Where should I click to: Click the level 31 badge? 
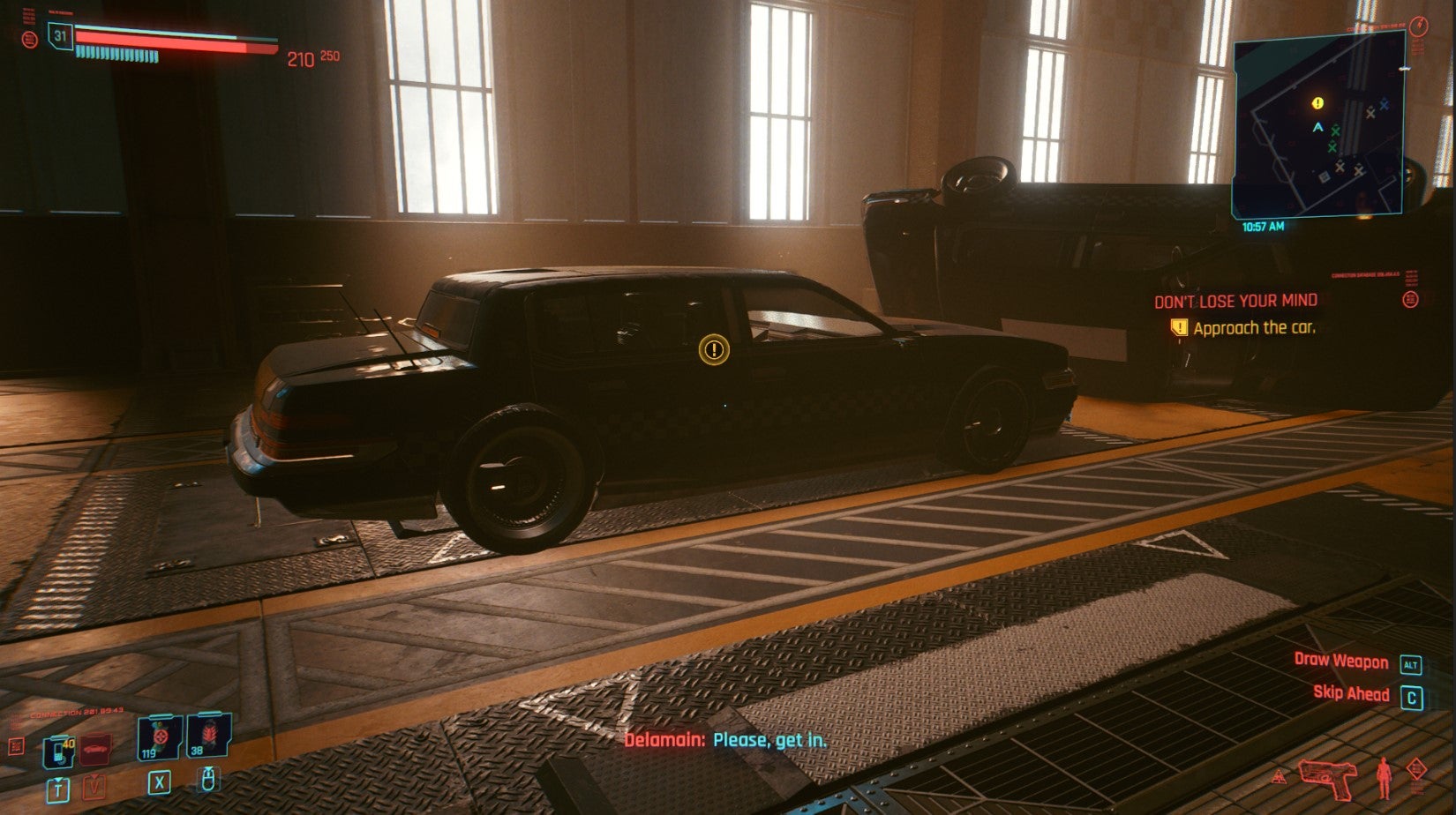[x=60, y=36]
